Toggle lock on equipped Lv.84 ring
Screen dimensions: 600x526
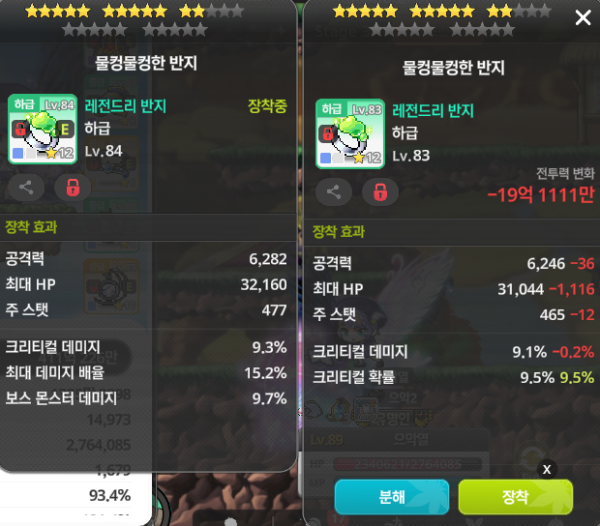pyautogui.click(x=71, y=187)
